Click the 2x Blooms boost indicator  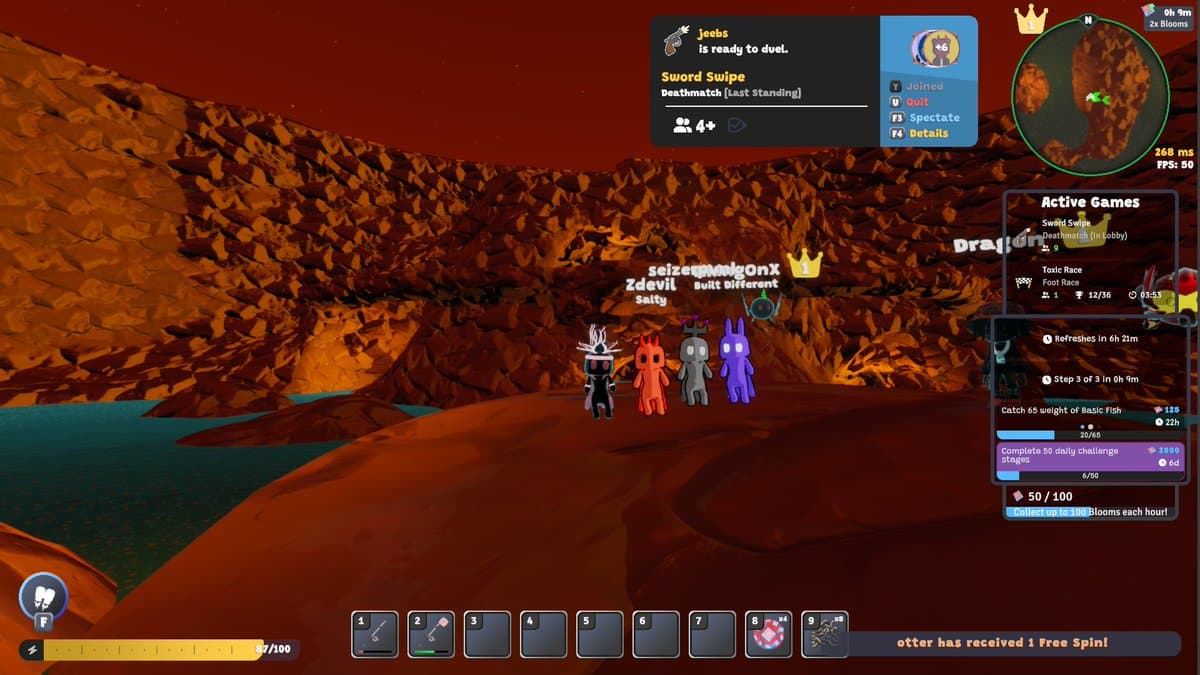(x=1166, y=18)
